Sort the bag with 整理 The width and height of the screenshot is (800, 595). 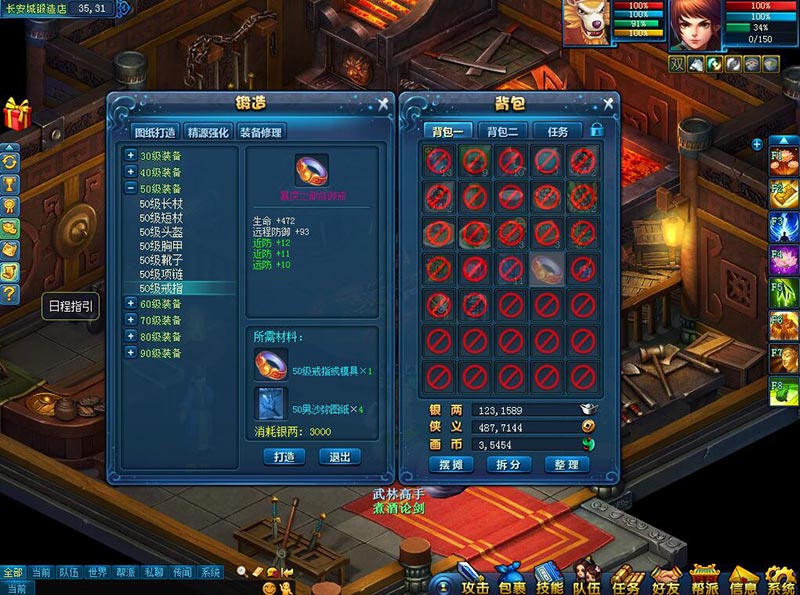coord(565,465)
